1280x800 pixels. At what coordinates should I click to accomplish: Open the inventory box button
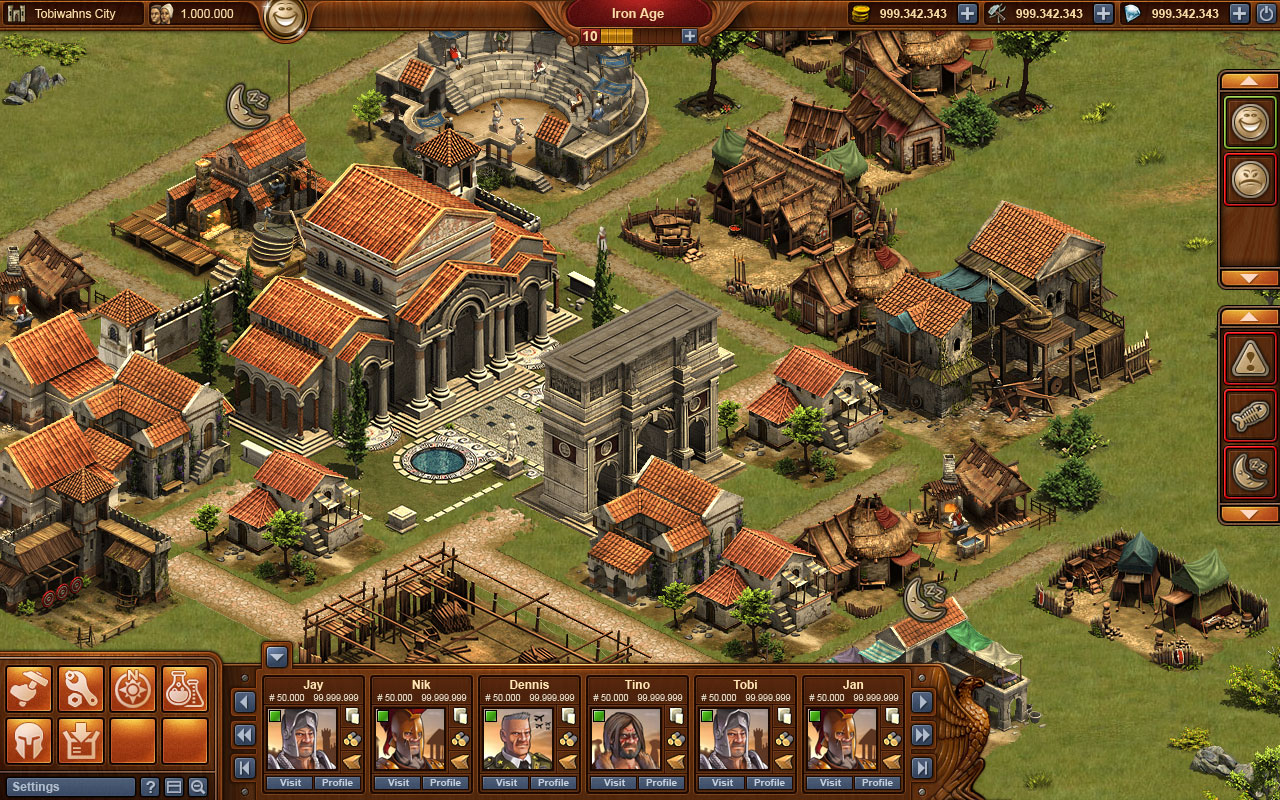(81, 741)
